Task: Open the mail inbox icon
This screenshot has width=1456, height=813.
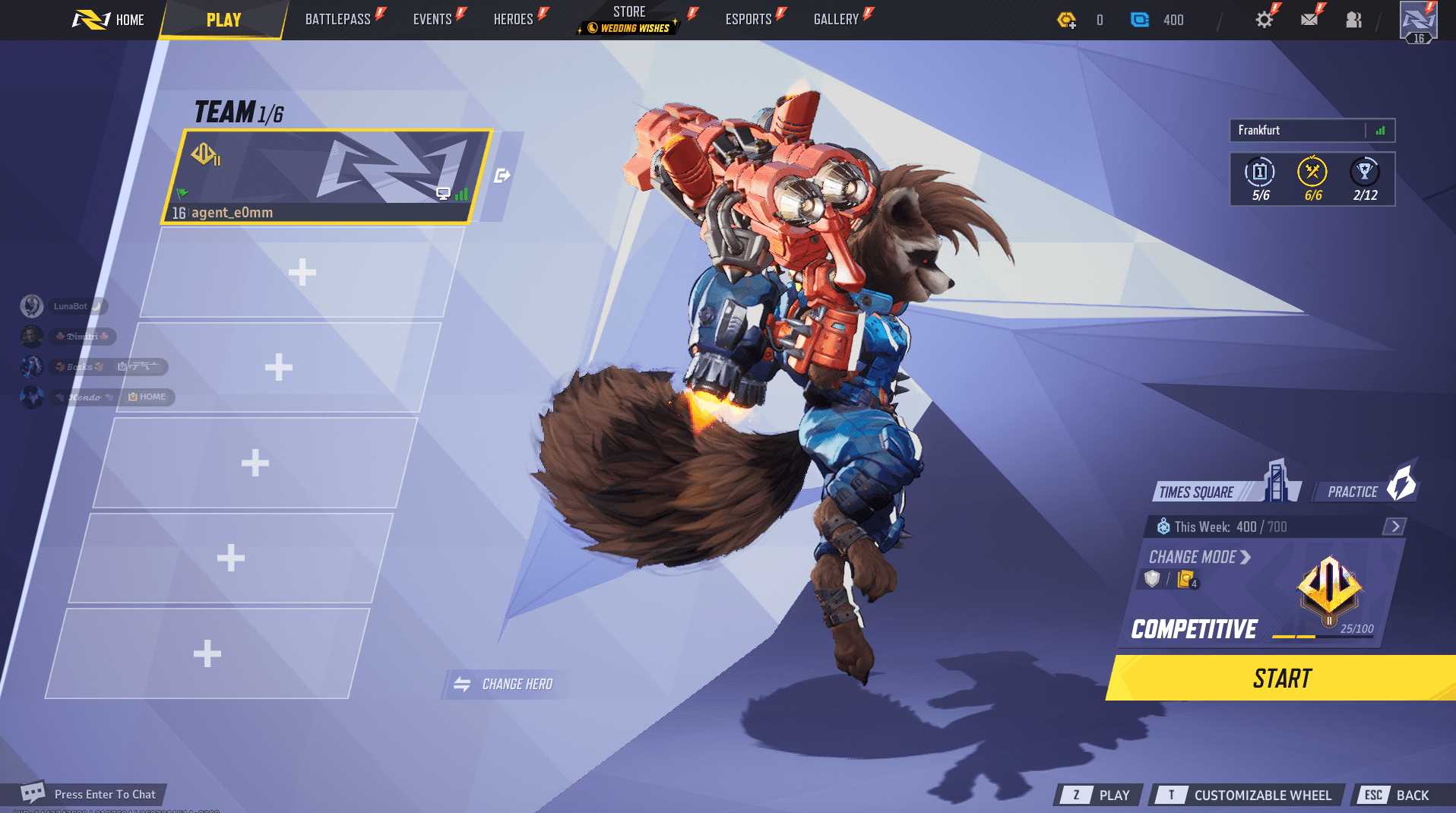Action: coord(1309,20)
